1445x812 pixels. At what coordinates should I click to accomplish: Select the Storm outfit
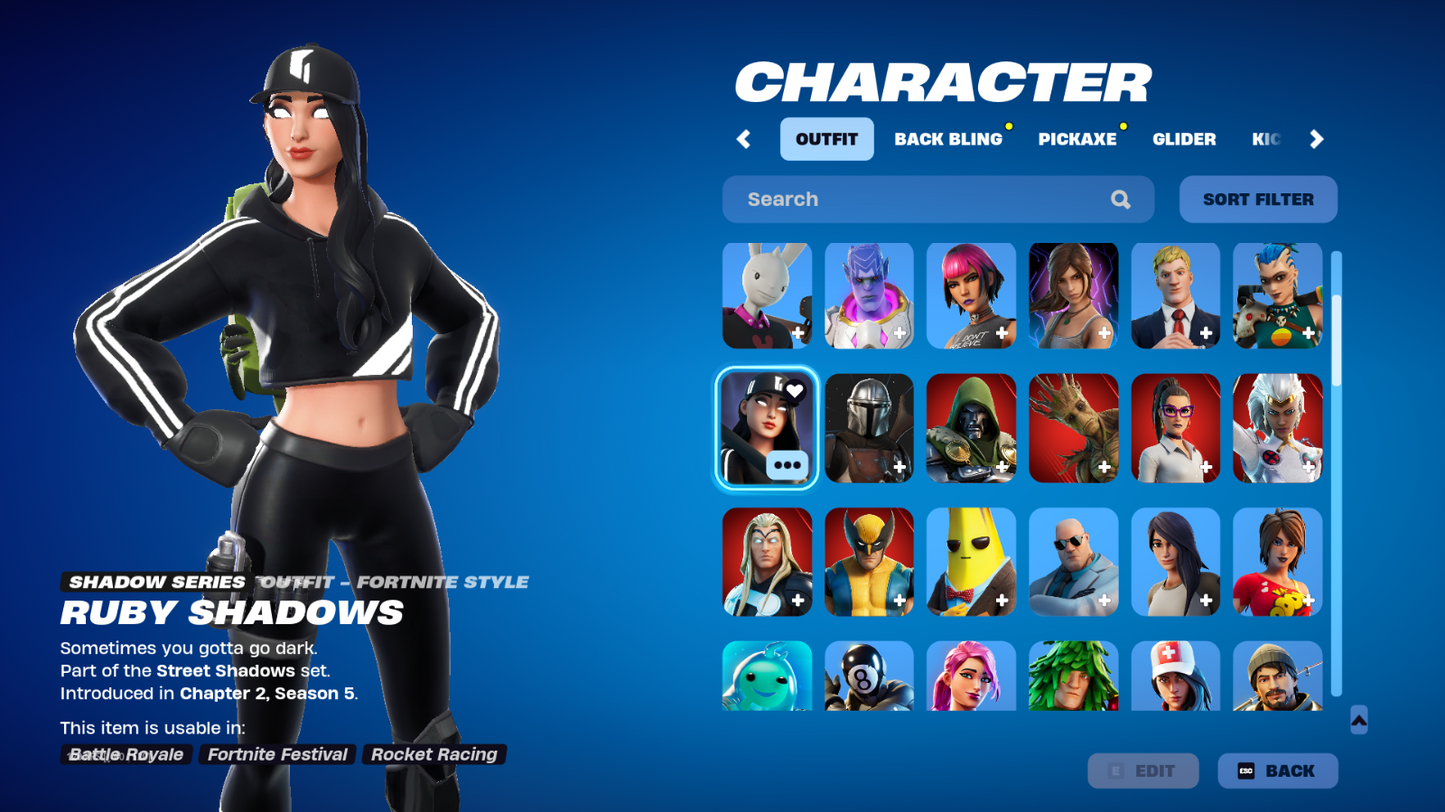(1278, 427)
